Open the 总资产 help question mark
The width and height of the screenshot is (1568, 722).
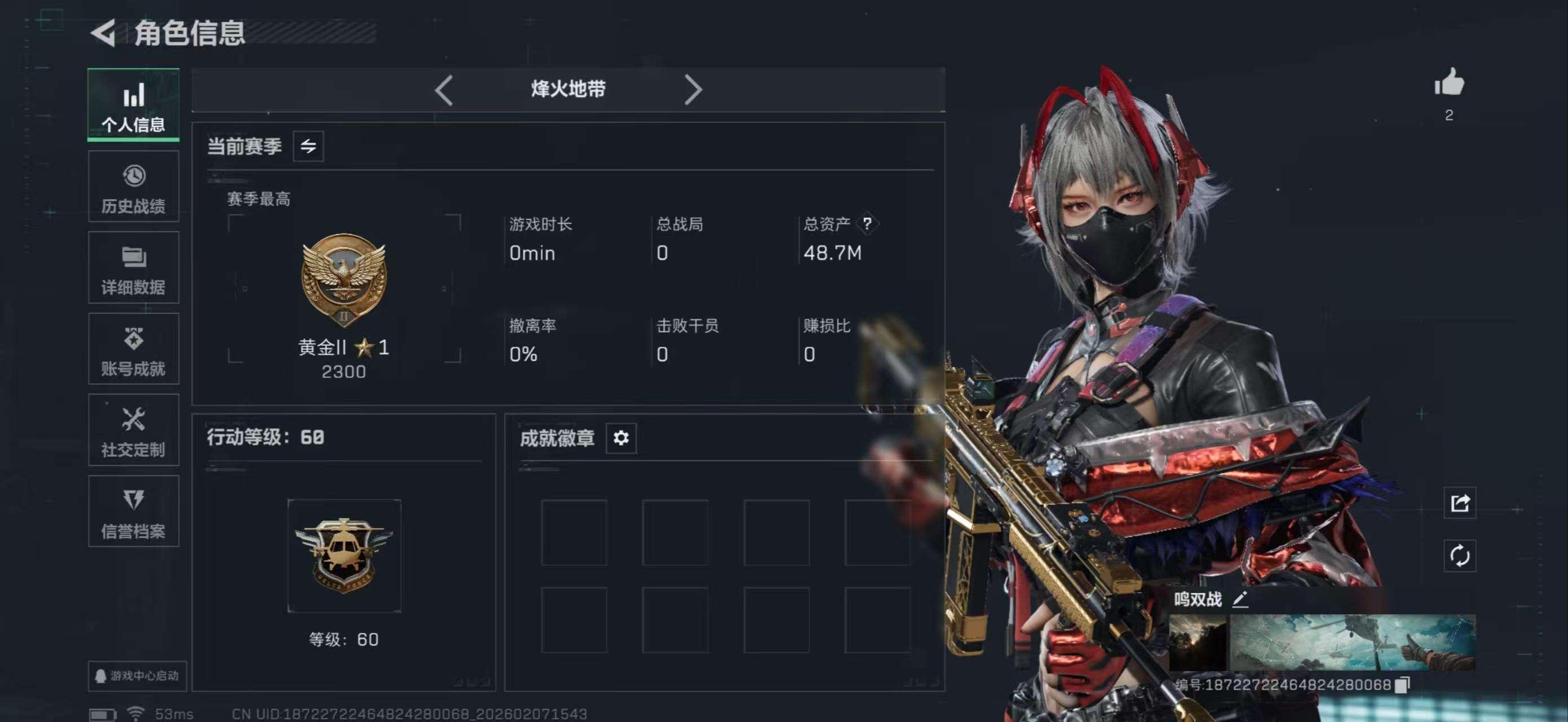click(x=868, y=224)
